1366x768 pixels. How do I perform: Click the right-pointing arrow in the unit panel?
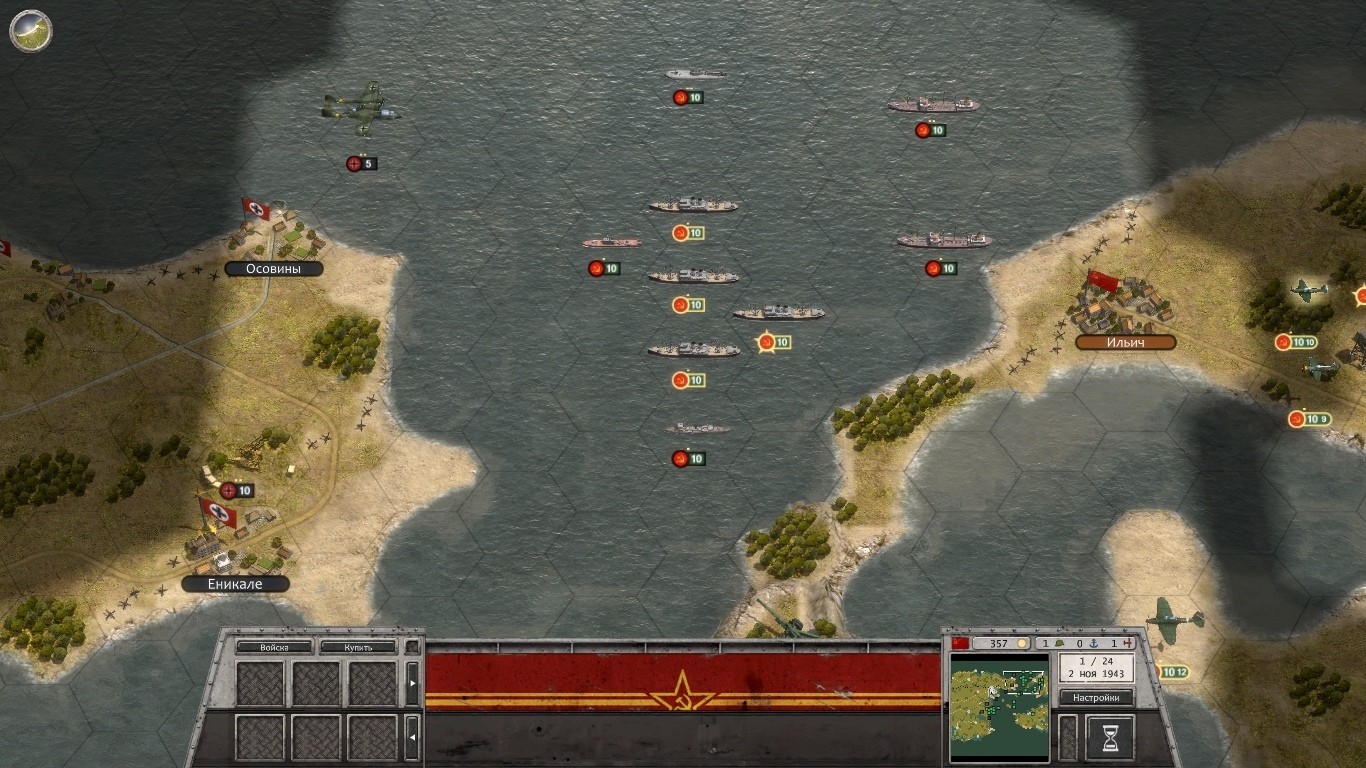(x=412, y=683)
